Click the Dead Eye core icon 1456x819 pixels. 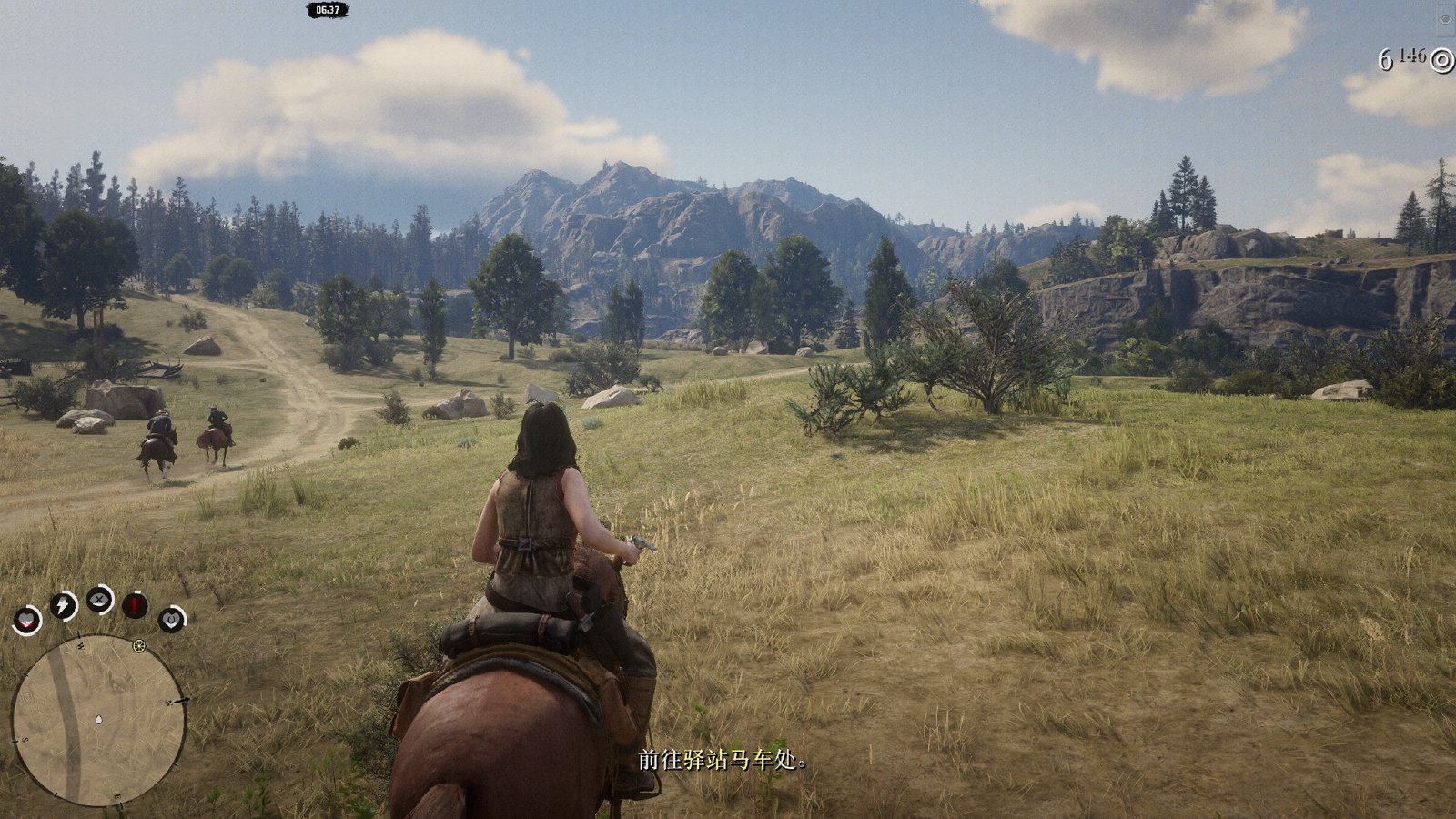[99, 600]
